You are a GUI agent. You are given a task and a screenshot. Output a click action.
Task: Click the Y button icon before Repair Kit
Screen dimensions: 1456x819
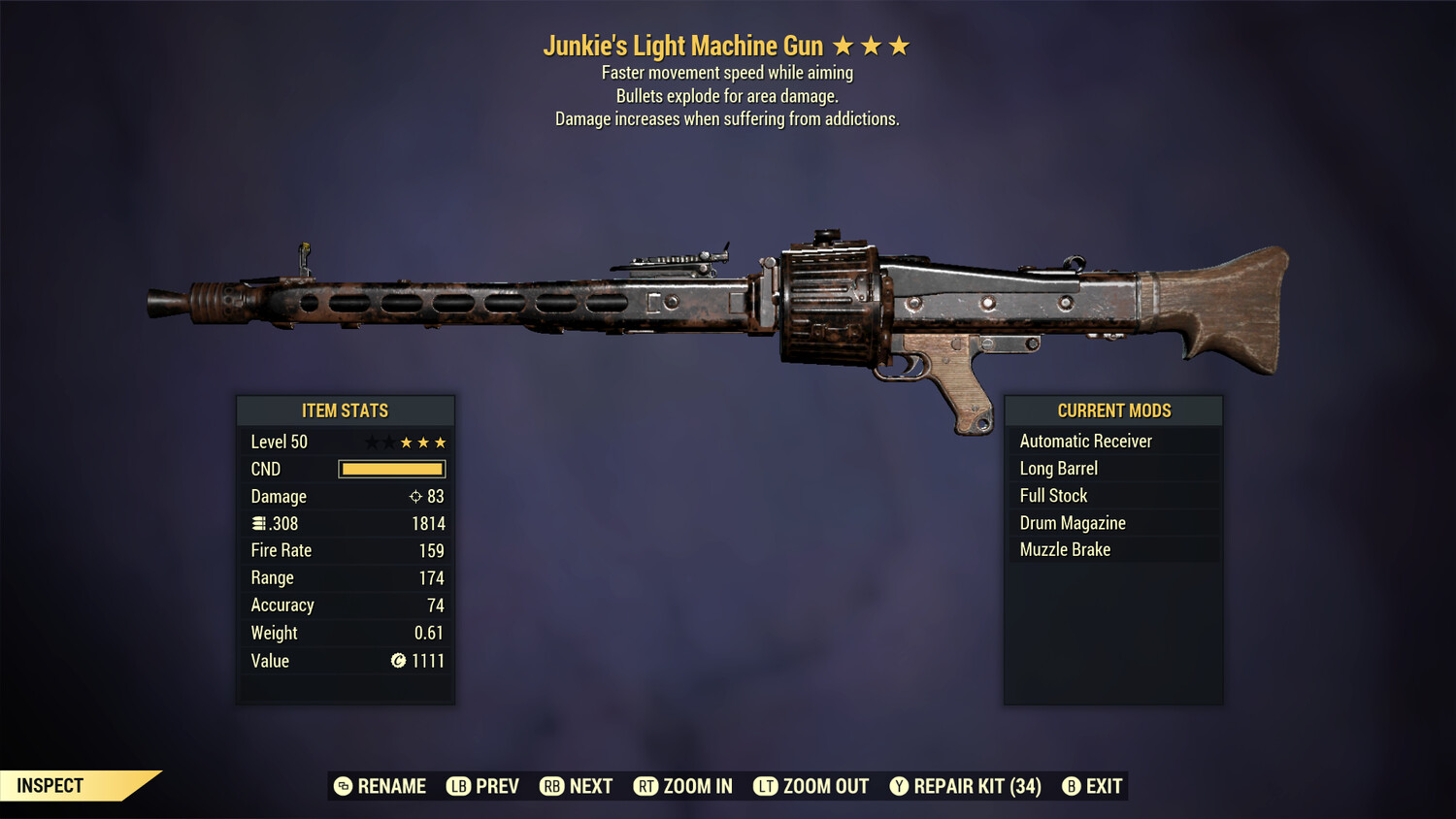[x=898, y=786]
